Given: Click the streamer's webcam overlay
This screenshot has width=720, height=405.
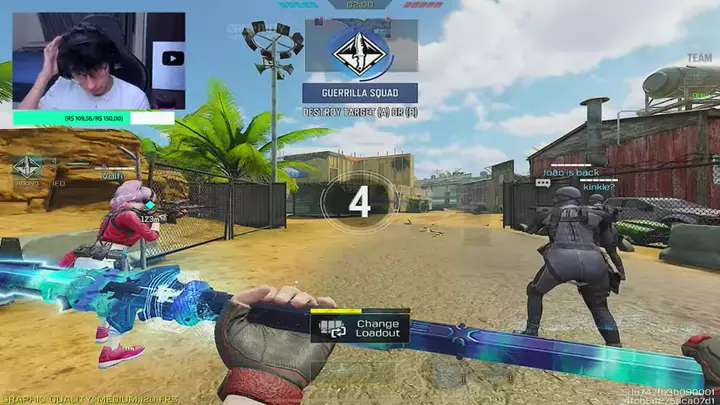Looking at the screenshot, I should (x=98, y=60).
